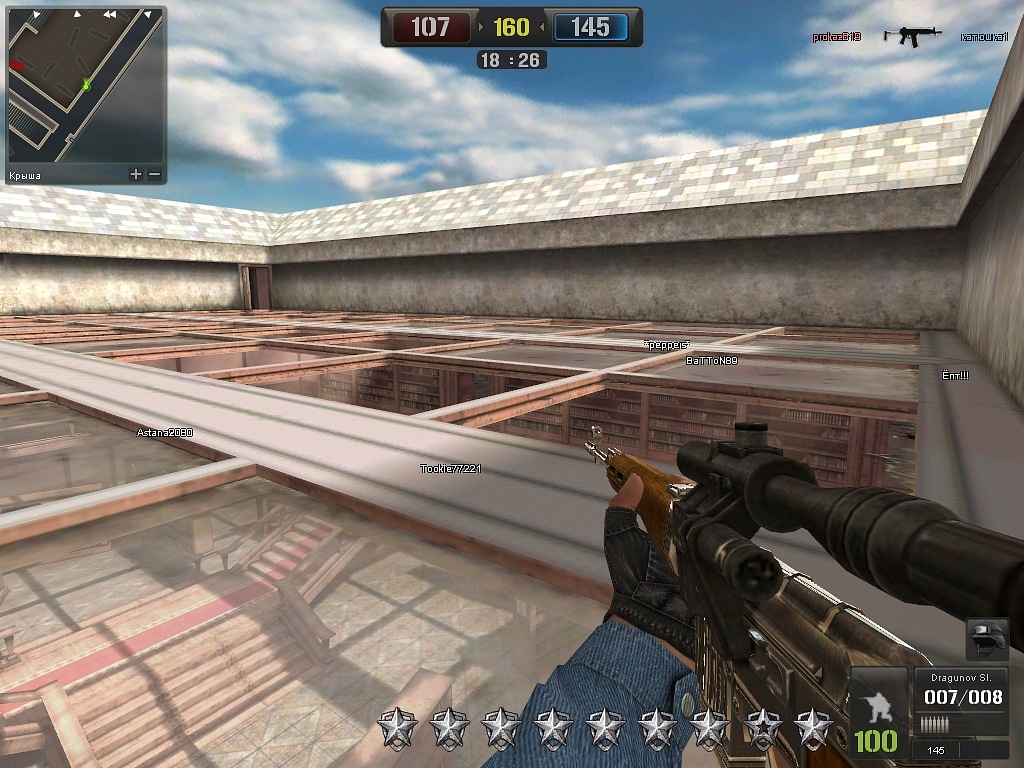Click the Dragunov Sl. weapon label
This screenshot has height=768, width=1024.
pyautogui.click(x=960, y=677)
